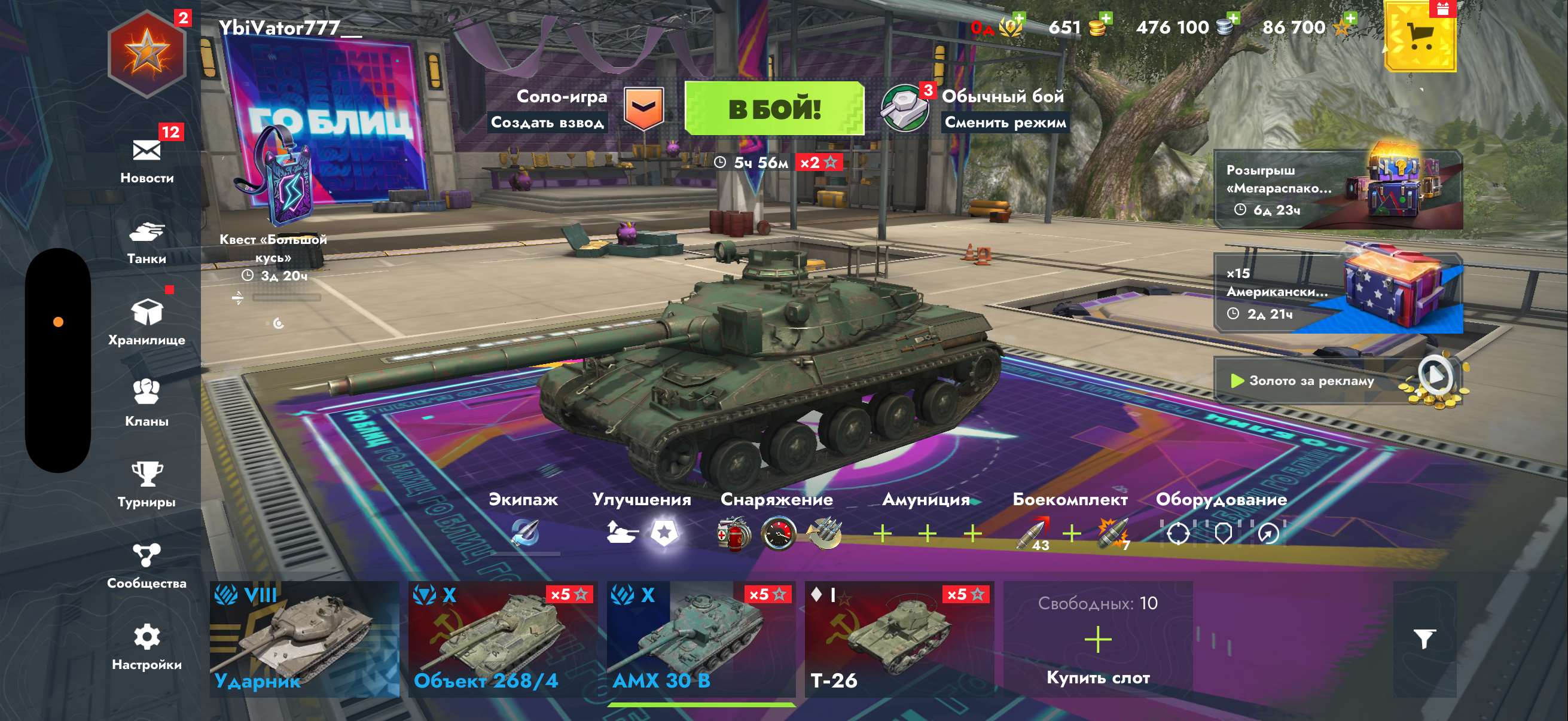This screenshot has height=721, width=1568.
Task: Open the Танки garage section icon
Action: coord(148,233)
